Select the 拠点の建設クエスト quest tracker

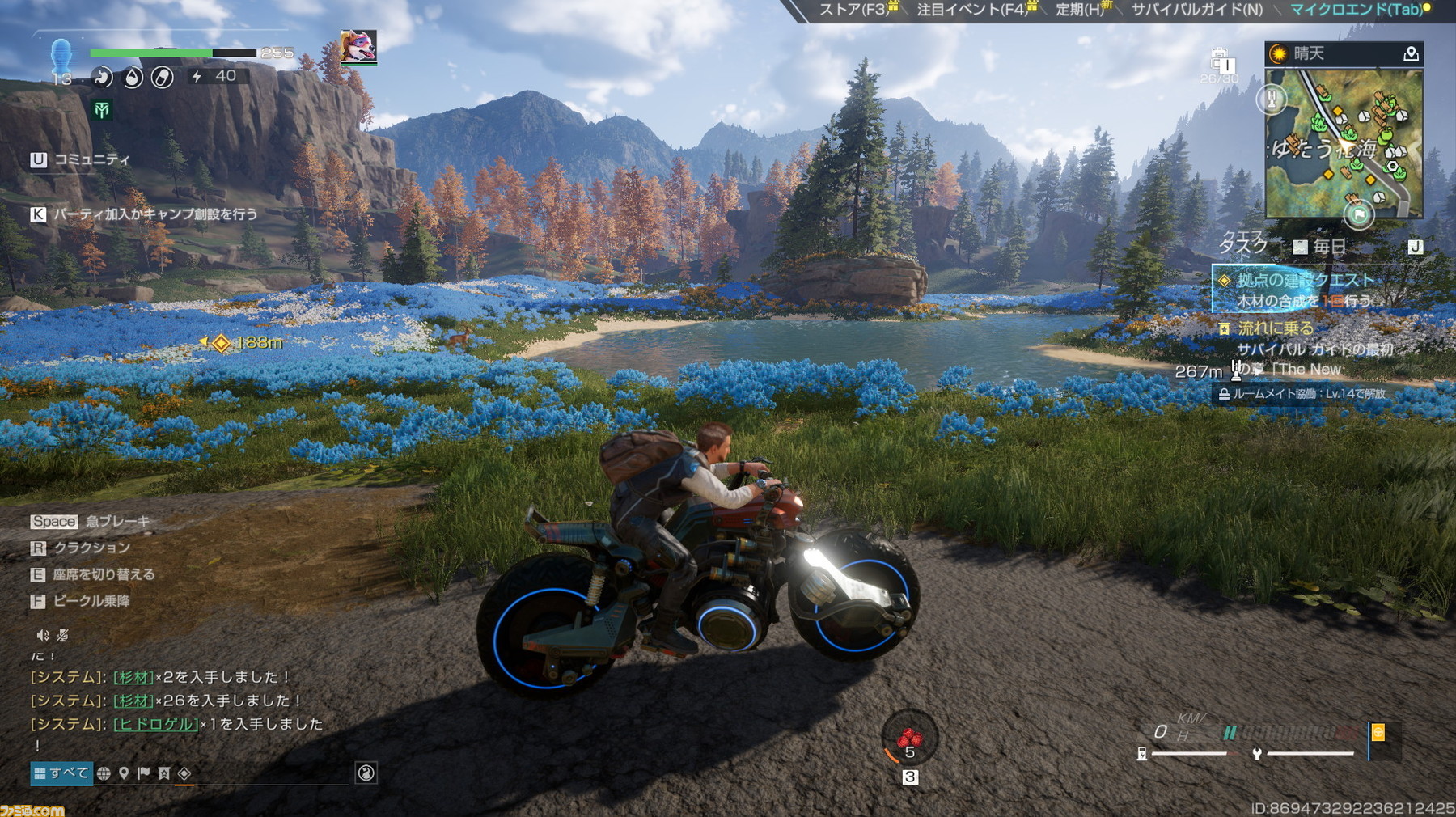(x=1304, y=281)
